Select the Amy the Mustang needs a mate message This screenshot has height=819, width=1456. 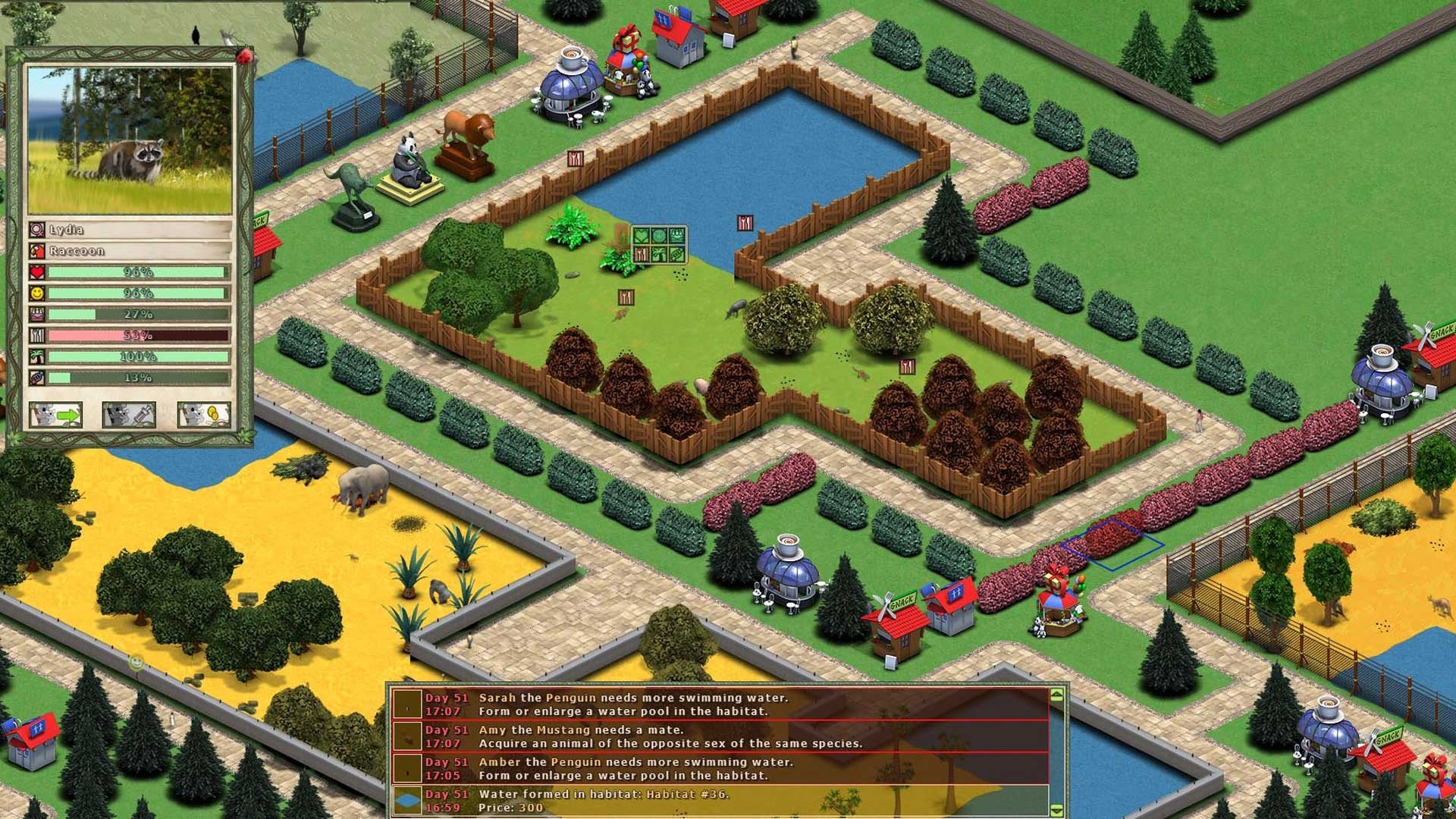pyautogui.click(x=720, y=736)
